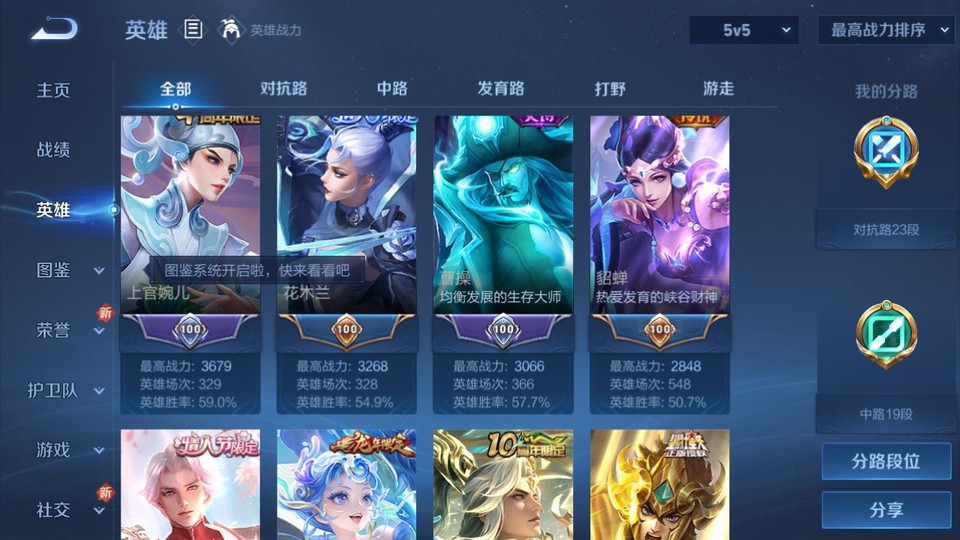
Task: Open the 战绩 battle record menu
Action: (x=54, y=150)
